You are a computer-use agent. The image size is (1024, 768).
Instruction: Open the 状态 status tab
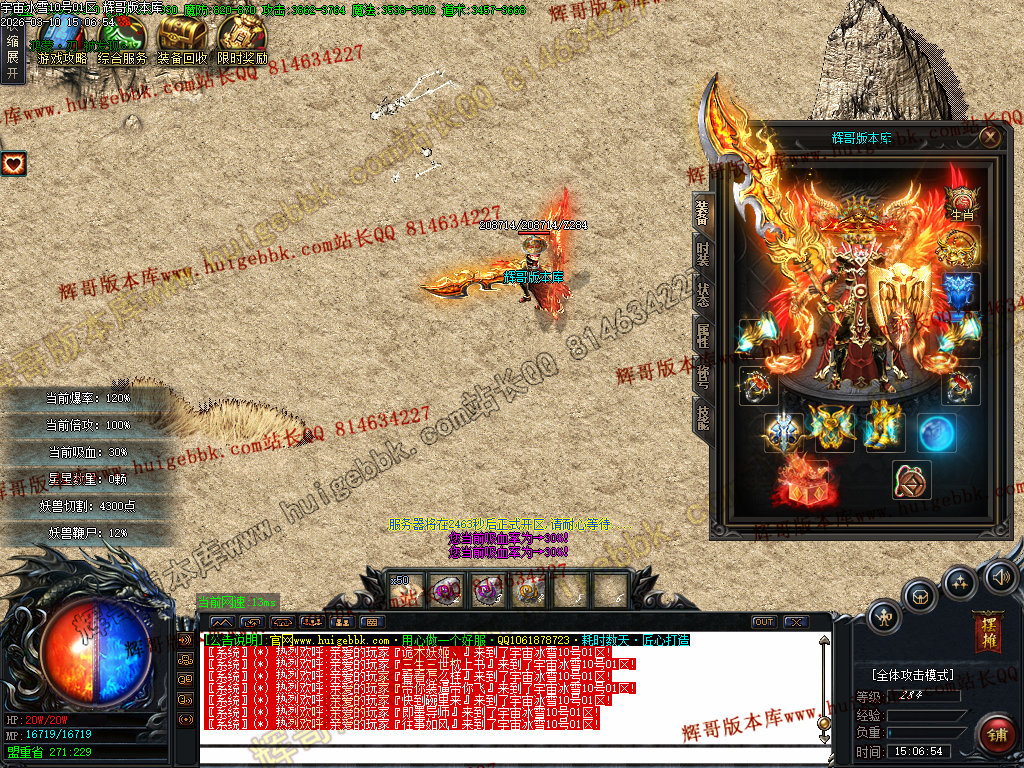tap(703, 294)
